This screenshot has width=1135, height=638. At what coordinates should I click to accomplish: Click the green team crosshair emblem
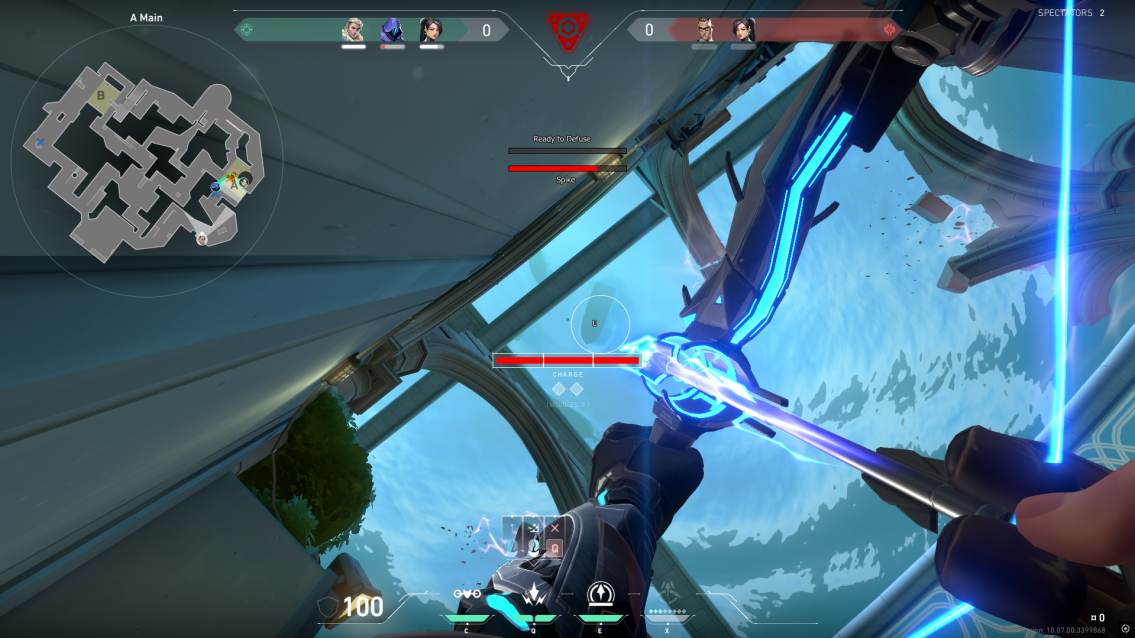(x=246, y=30)
